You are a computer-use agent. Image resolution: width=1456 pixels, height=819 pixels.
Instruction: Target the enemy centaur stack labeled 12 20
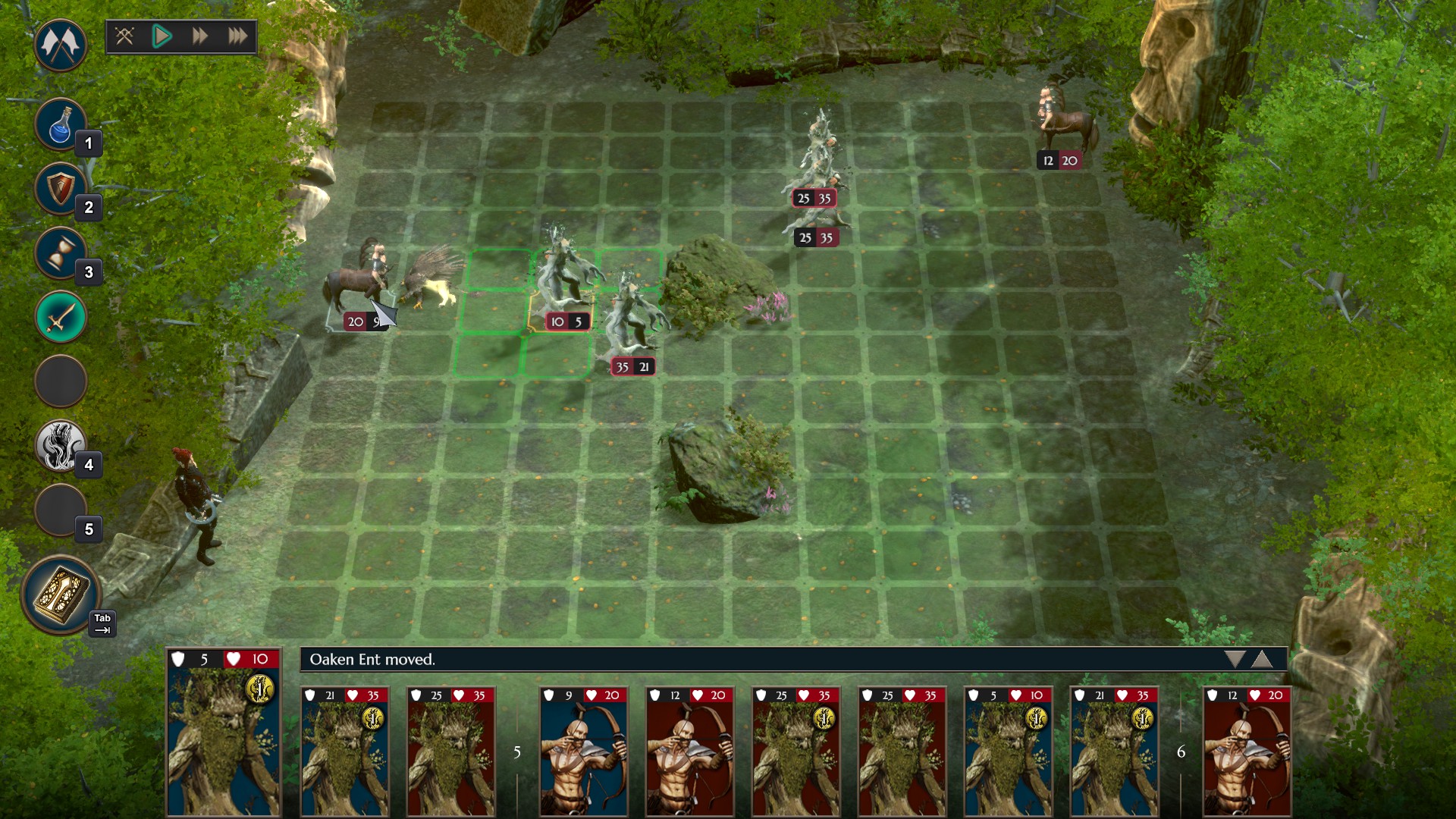click(x=1065, y=125)
